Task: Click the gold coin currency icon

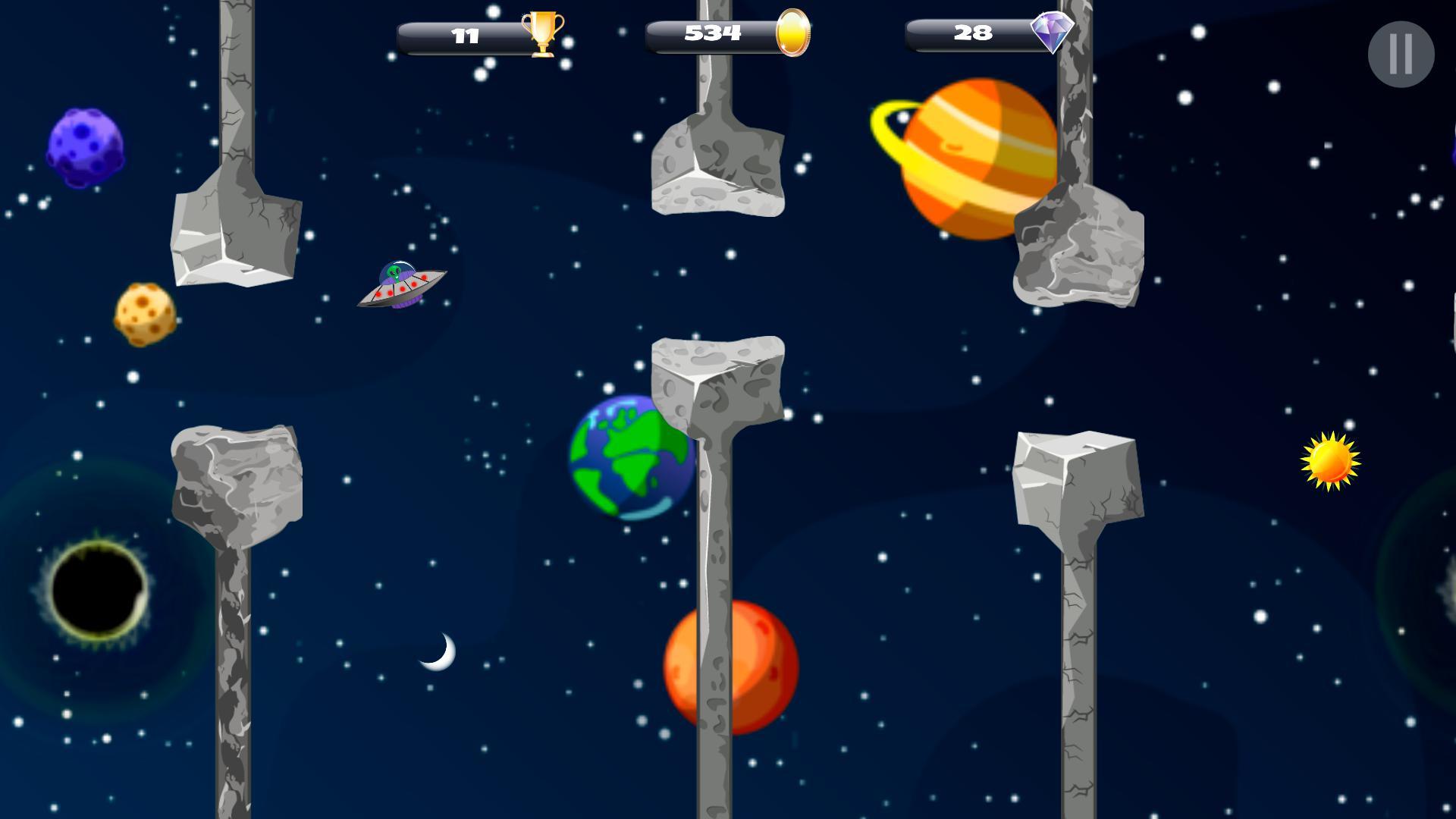Action: pyautogui.click(x=792, y=33)
